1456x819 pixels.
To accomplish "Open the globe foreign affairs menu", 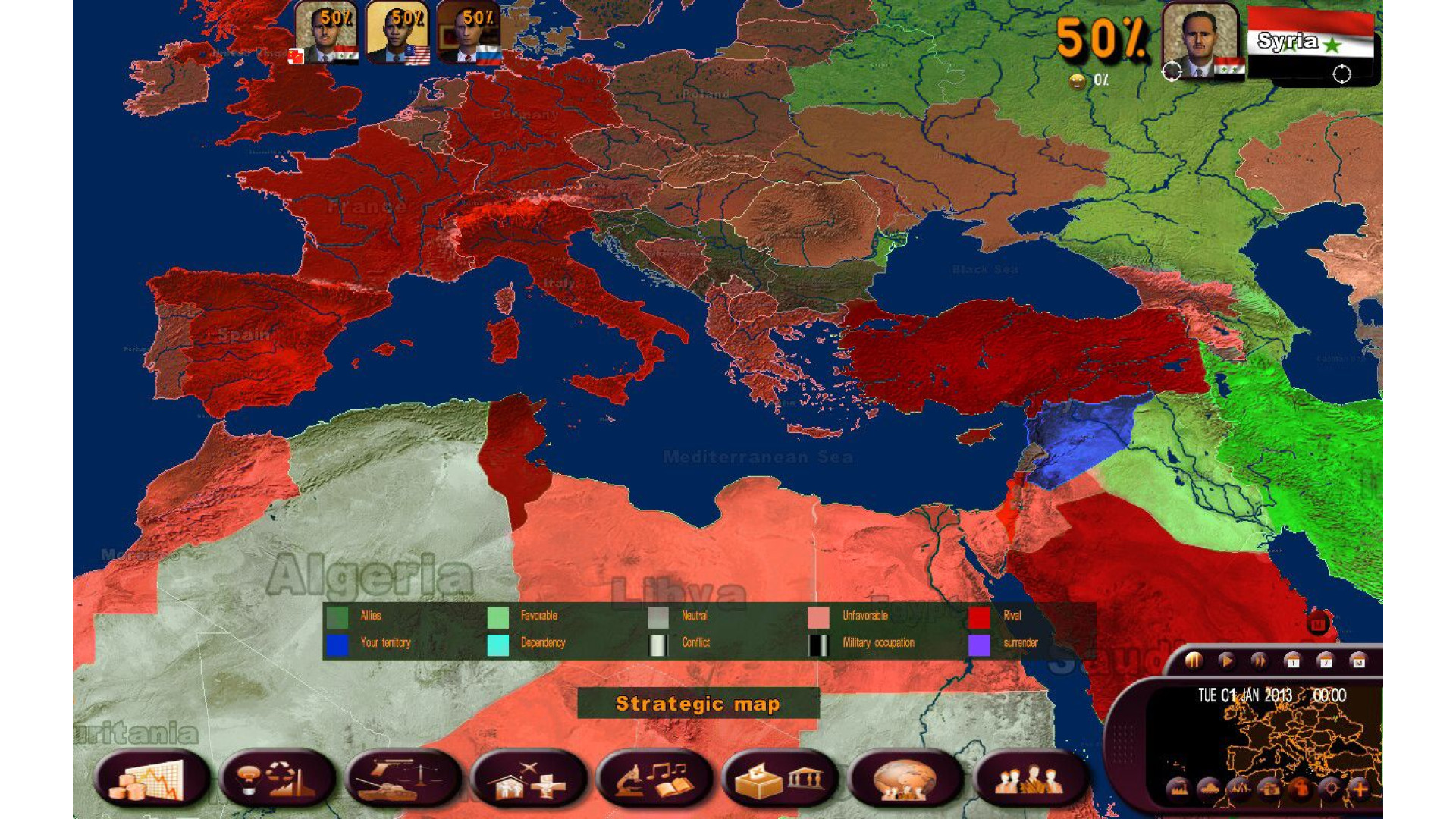I will (906, 780).
